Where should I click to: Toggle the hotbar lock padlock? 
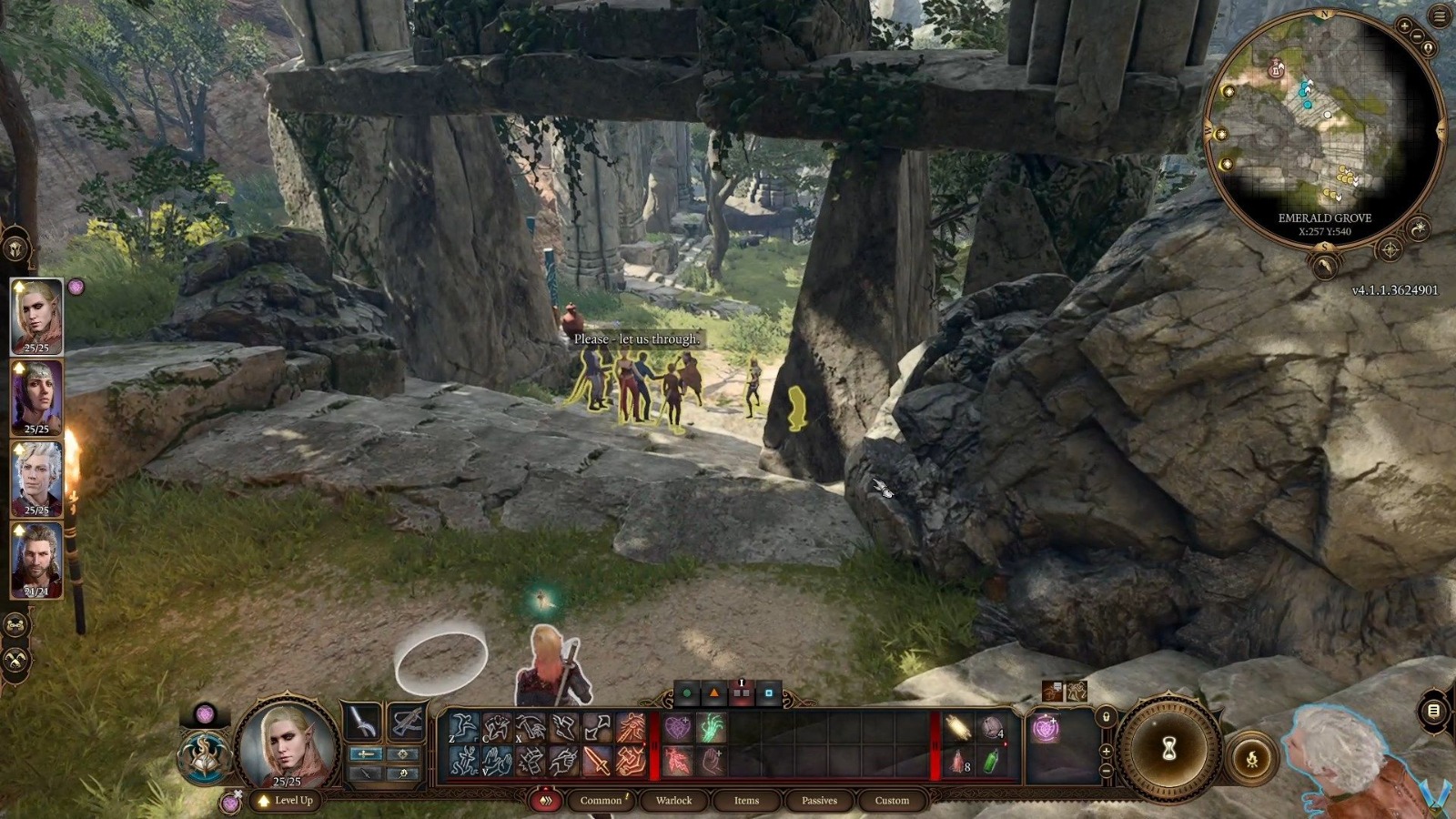tap(1106, 716)
